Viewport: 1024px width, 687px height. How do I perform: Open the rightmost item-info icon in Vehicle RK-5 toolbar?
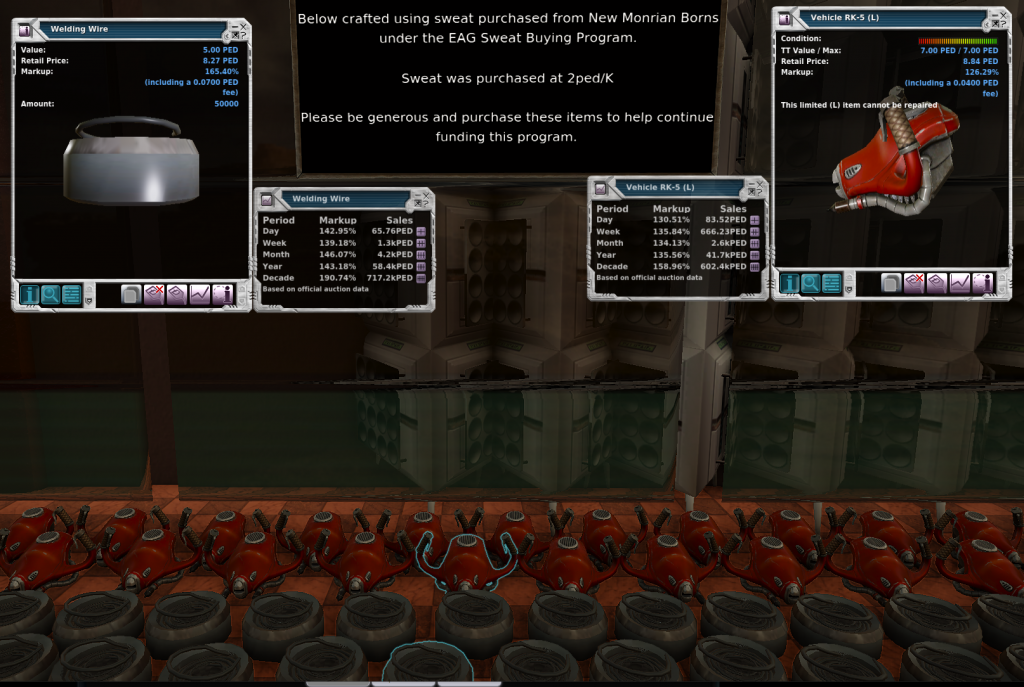pyautogui.click(x=983, y=284)
